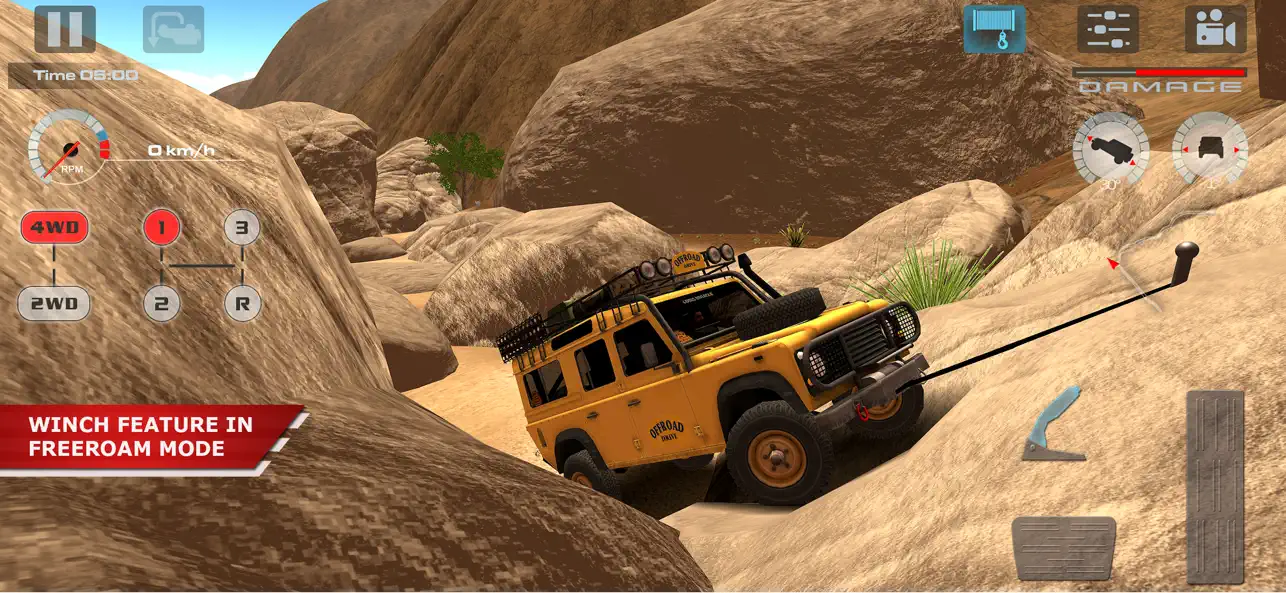This screenshot has width=1286, height=593.
Task: Toggle the winch hook button
Action: coord(994,29)
